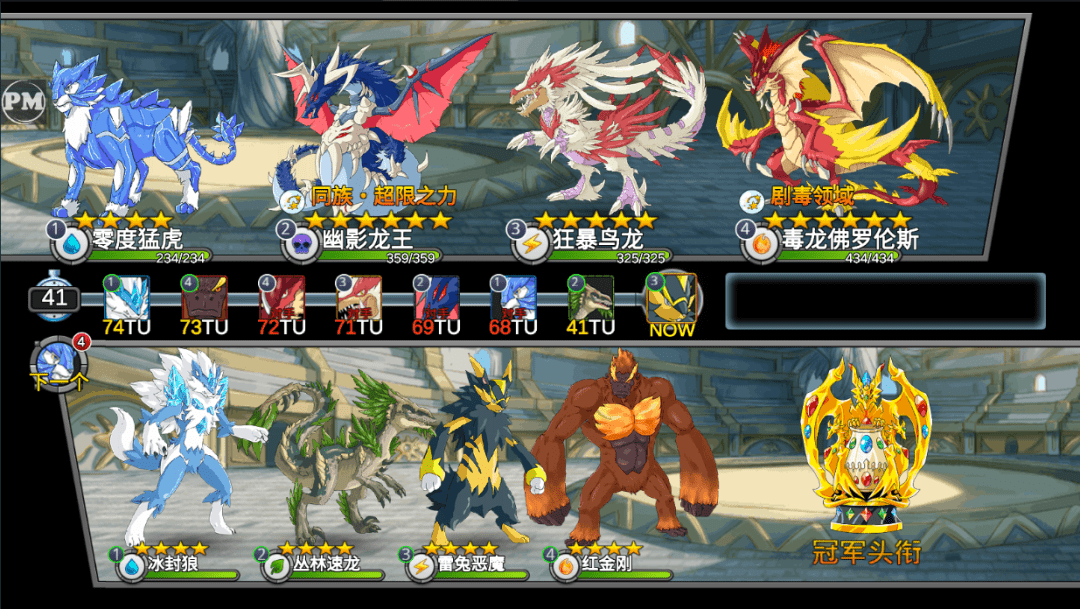The image size is (1080, 609).
Task: Tap the PM round button
Action: point(22,99)
